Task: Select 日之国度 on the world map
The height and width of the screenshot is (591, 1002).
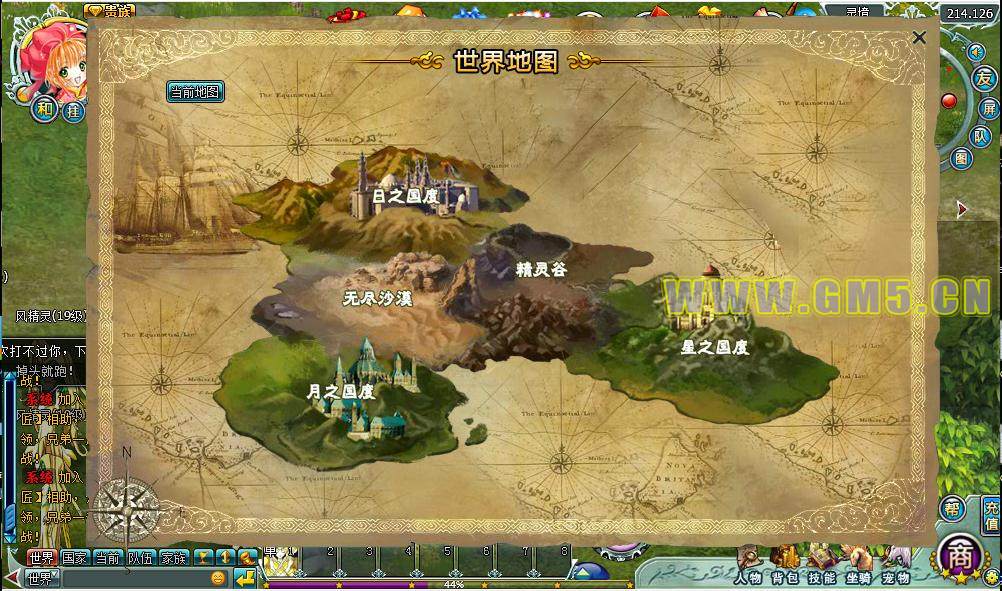Action: click(404, 196)
